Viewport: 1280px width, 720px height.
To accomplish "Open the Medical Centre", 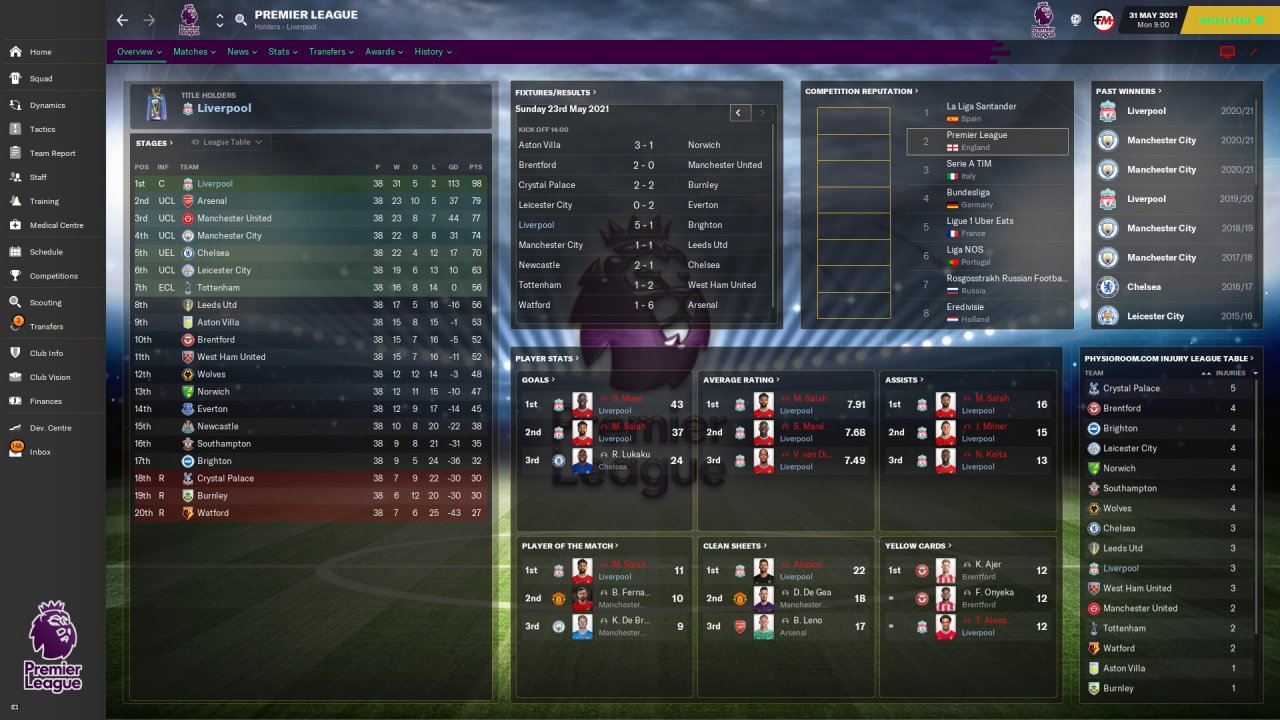I will (x=56, y=225).
